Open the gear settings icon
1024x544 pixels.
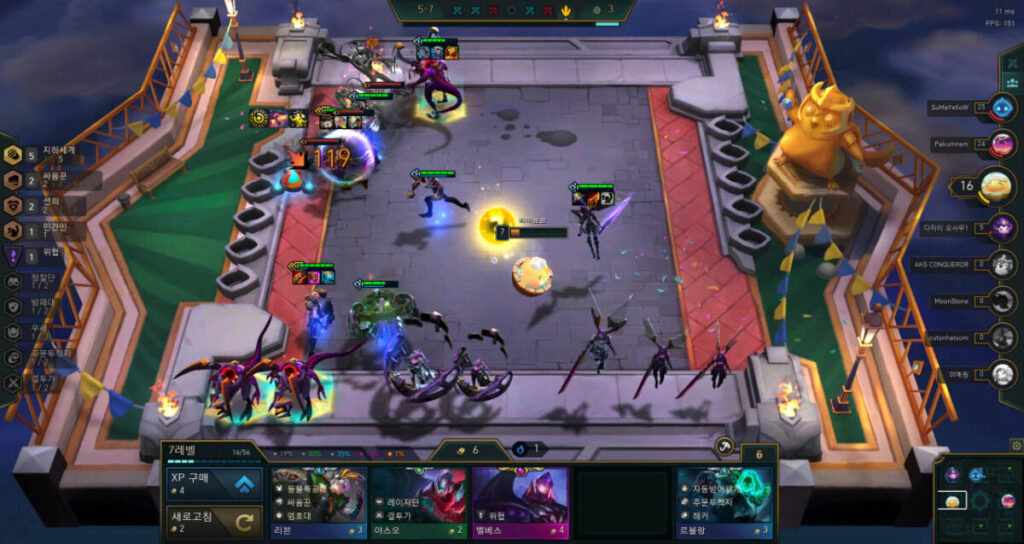click(x=1016, y=445)
